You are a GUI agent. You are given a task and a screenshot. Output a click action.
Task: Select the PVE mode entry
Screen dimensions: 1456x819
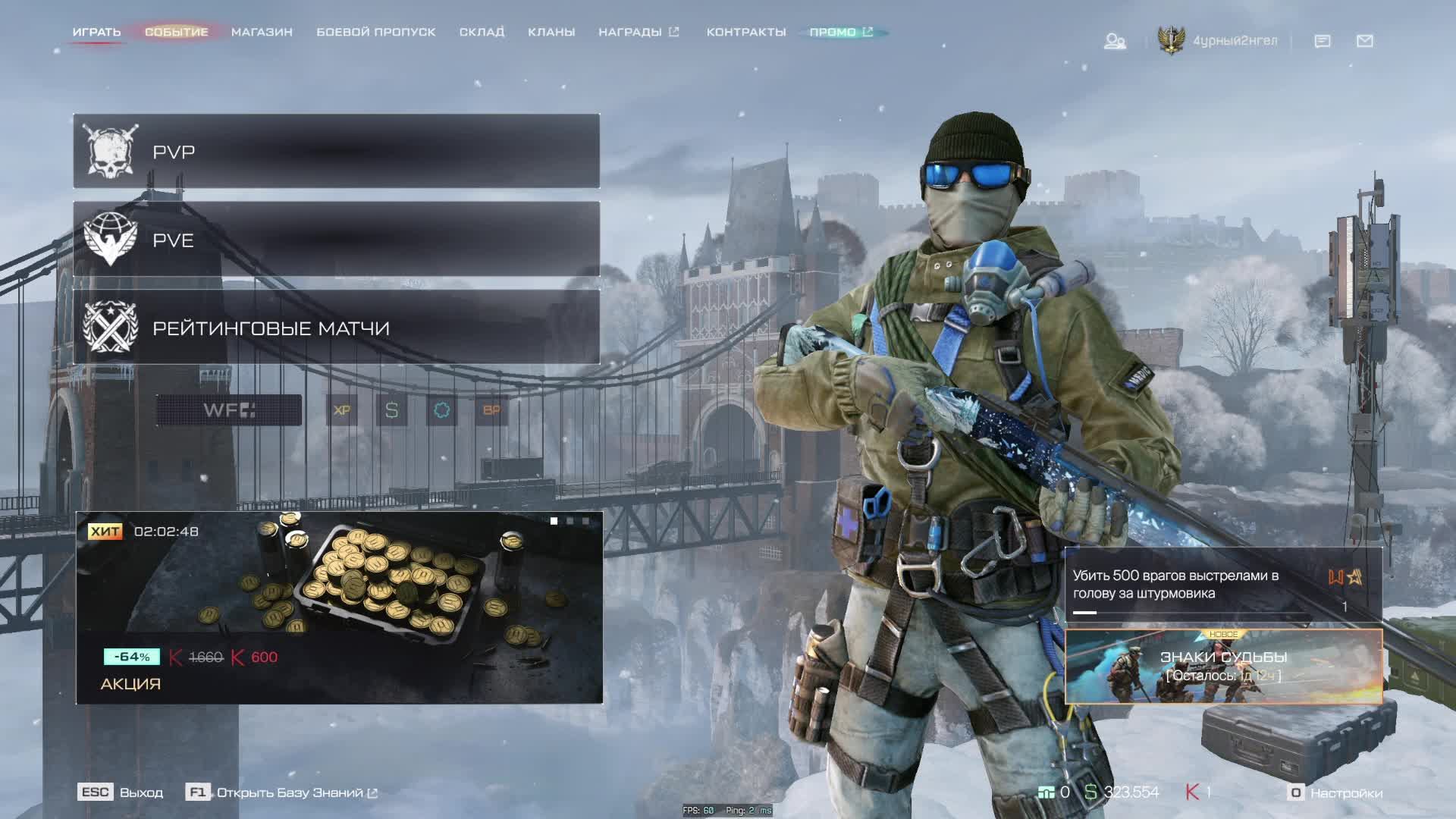pos(336,240)
